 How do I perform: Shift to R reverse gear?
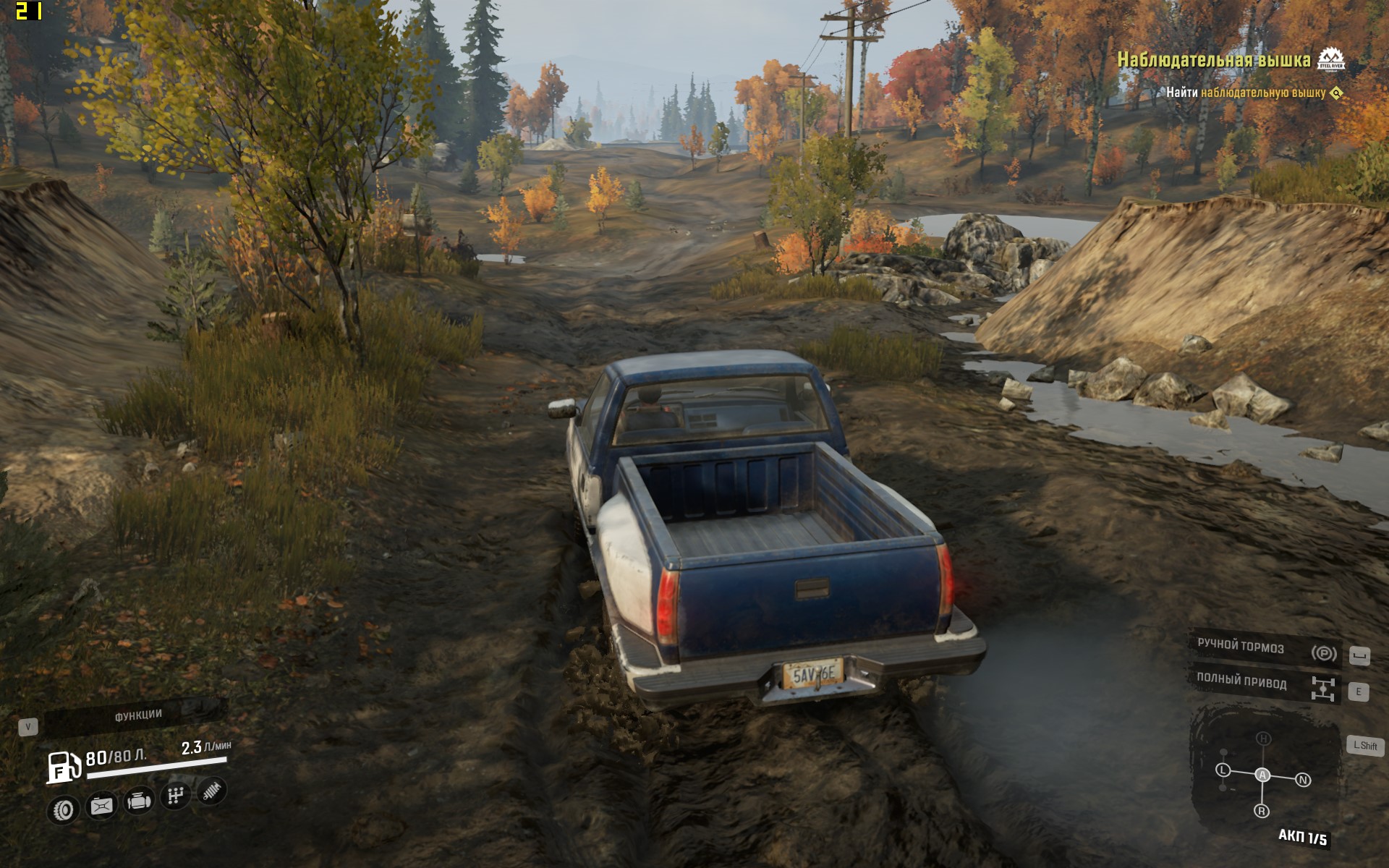pyautogui.click(x=1262, y=811)
